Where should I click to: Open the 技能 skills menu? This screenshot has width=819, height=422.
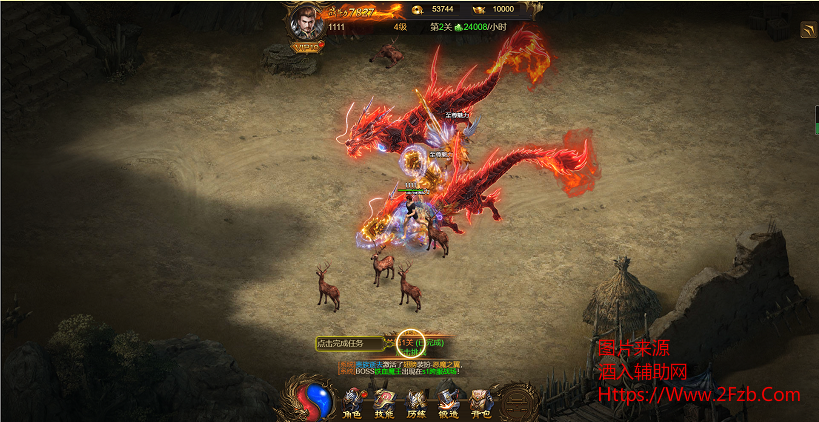click(384, 400)
